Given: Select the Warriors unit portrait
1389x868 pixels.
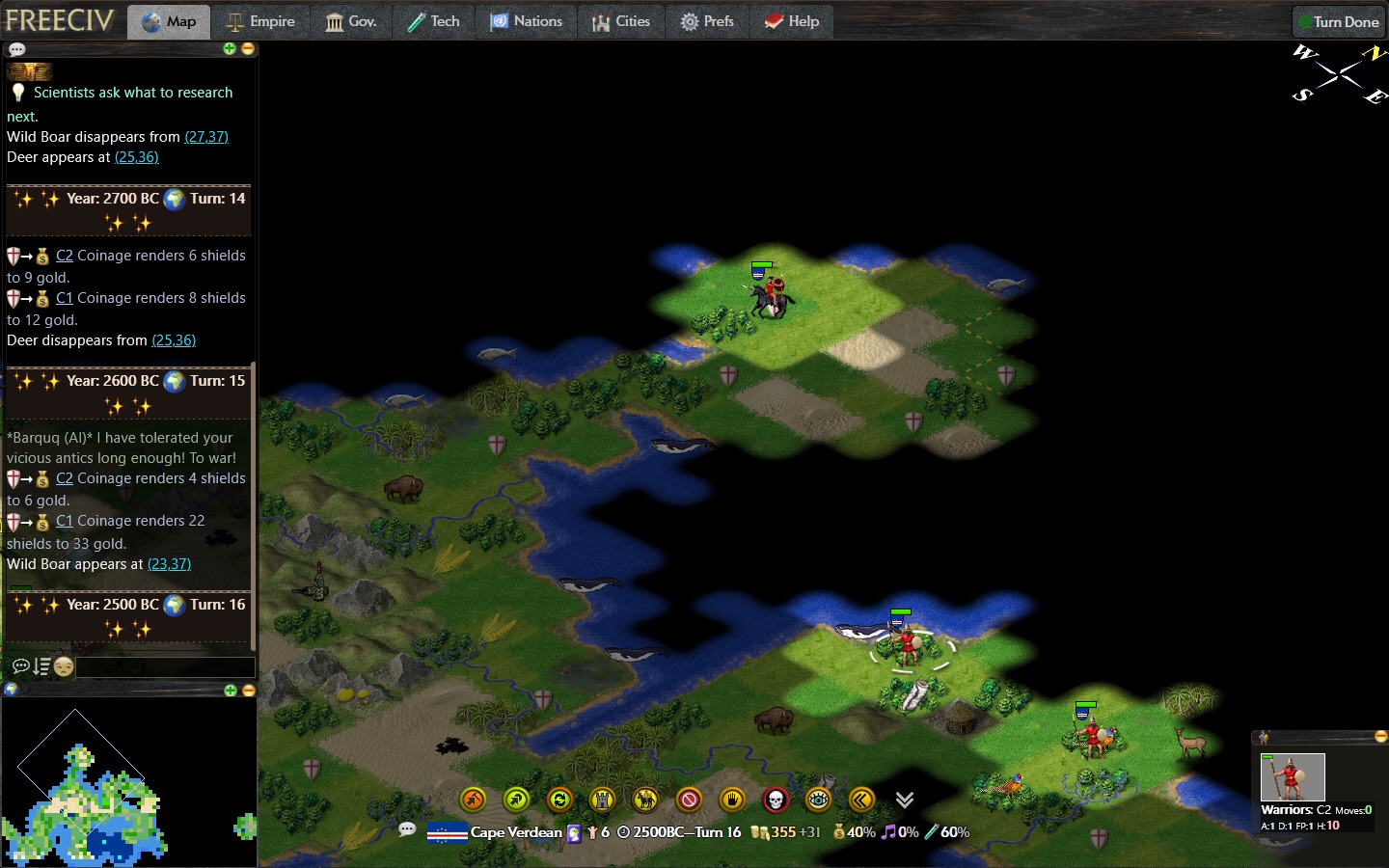Looking at the screenshot, I should [1293, 777].
